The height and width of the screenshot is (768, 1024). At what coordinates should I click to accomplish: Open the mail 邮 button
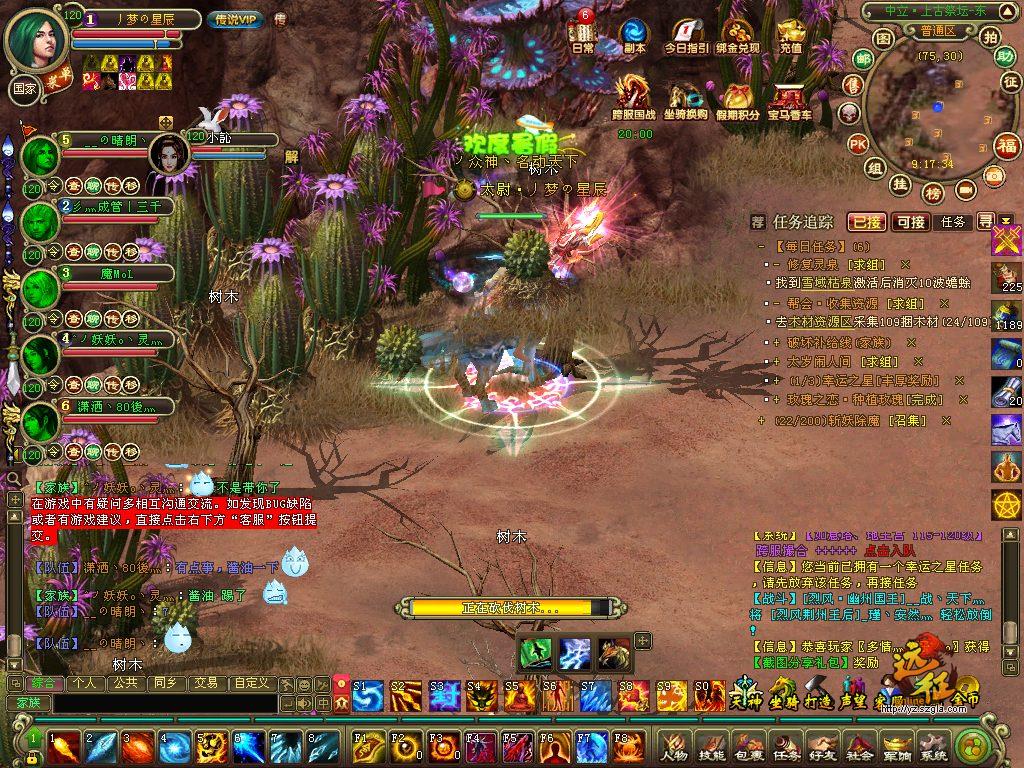(862, 59)
